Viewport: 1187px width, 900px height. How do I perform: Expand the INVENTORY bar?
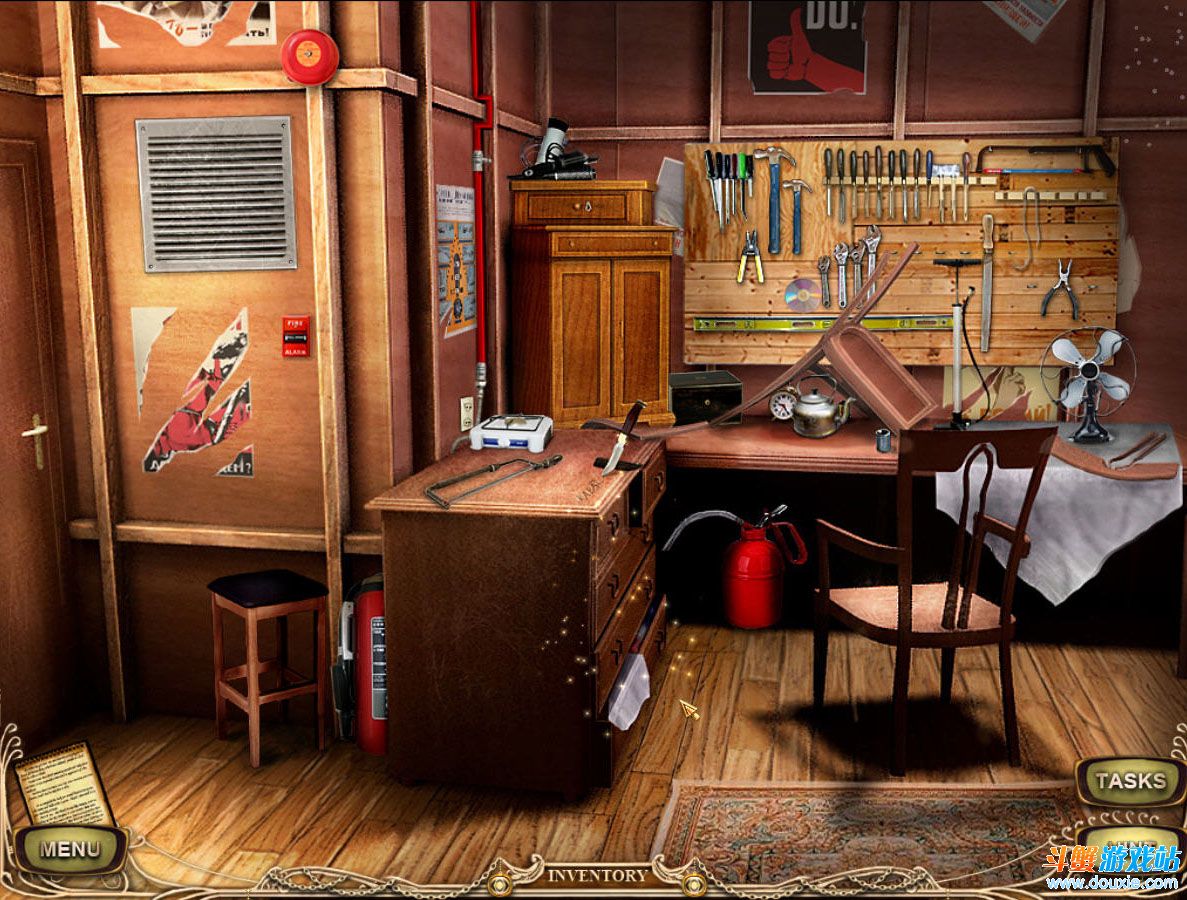tap(597, 876)
